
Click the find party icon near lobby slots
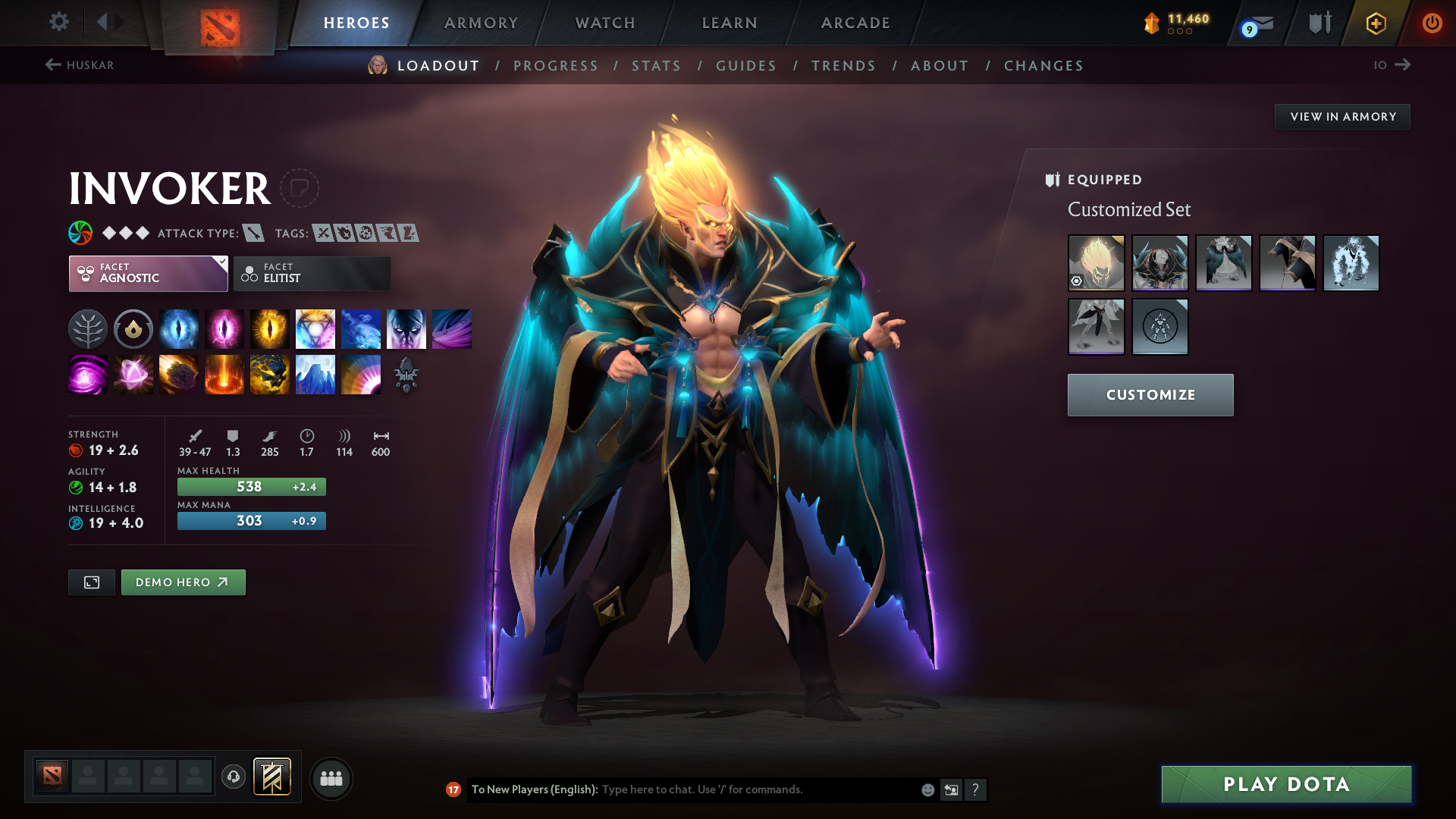[x=331, y=778]
